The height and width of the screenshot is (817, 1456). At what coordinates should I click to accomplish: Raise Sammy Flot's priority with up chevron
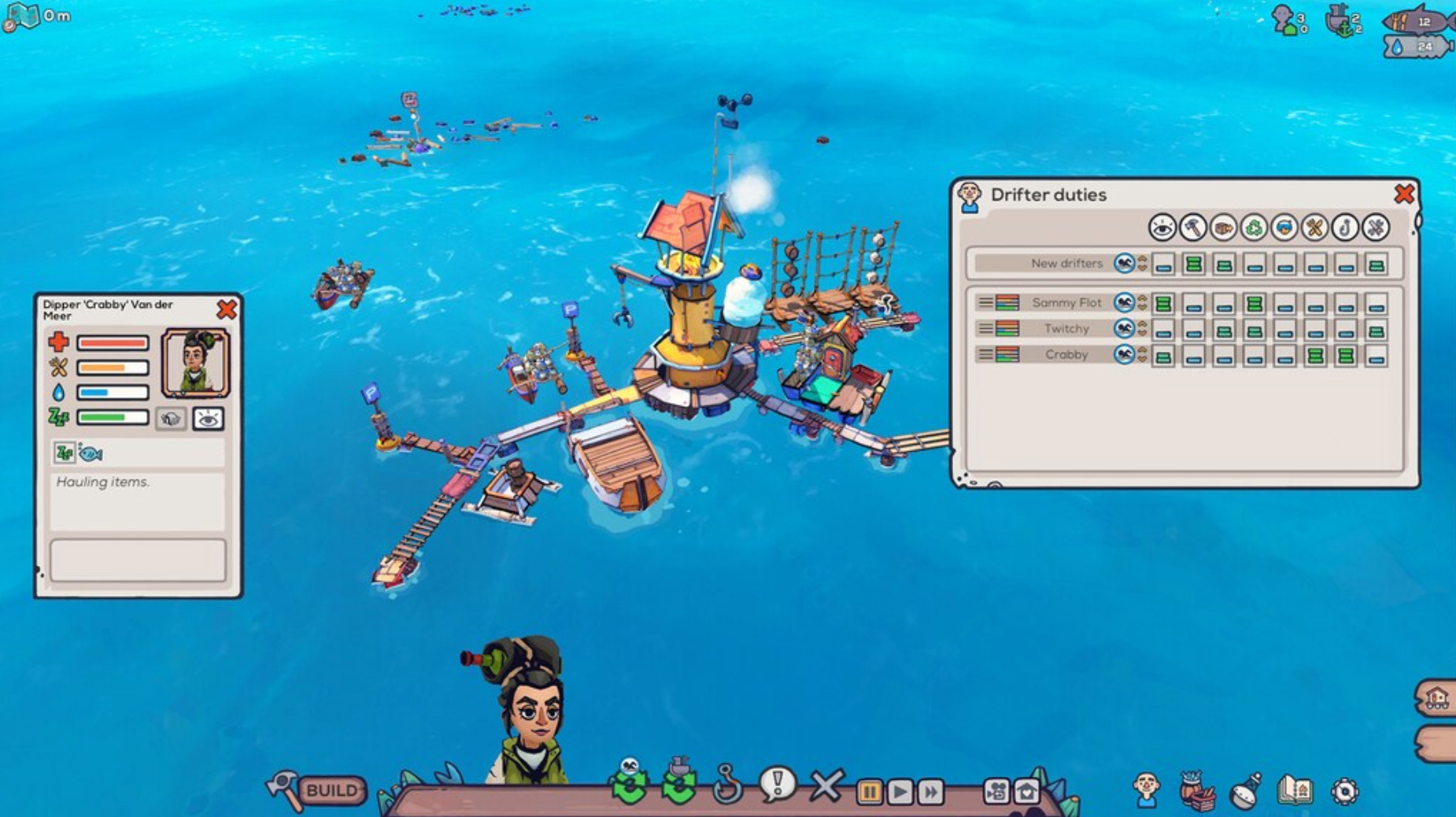[1143, 298]
